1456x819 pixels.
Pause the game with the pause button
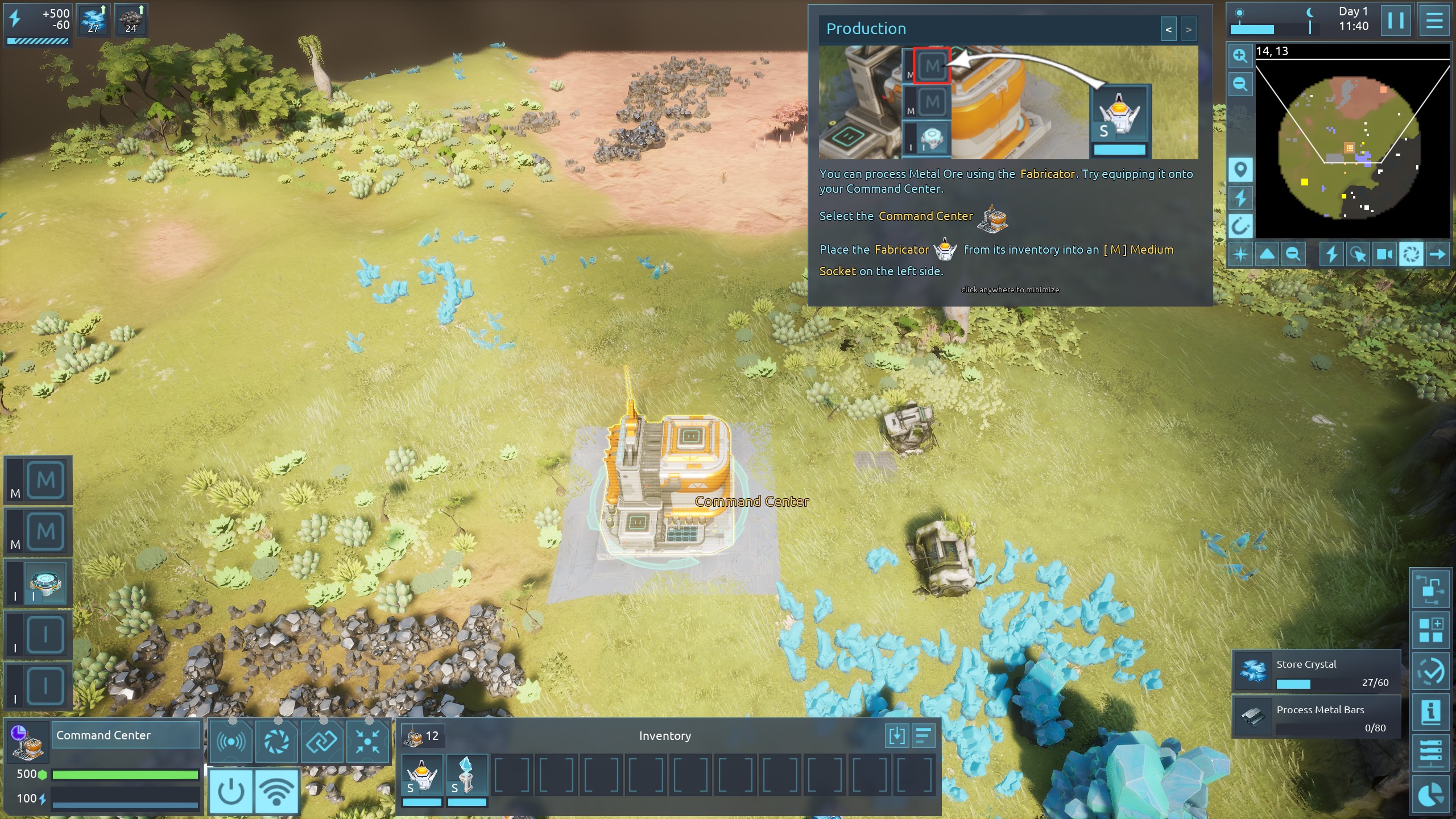[x=1395, y=21]
